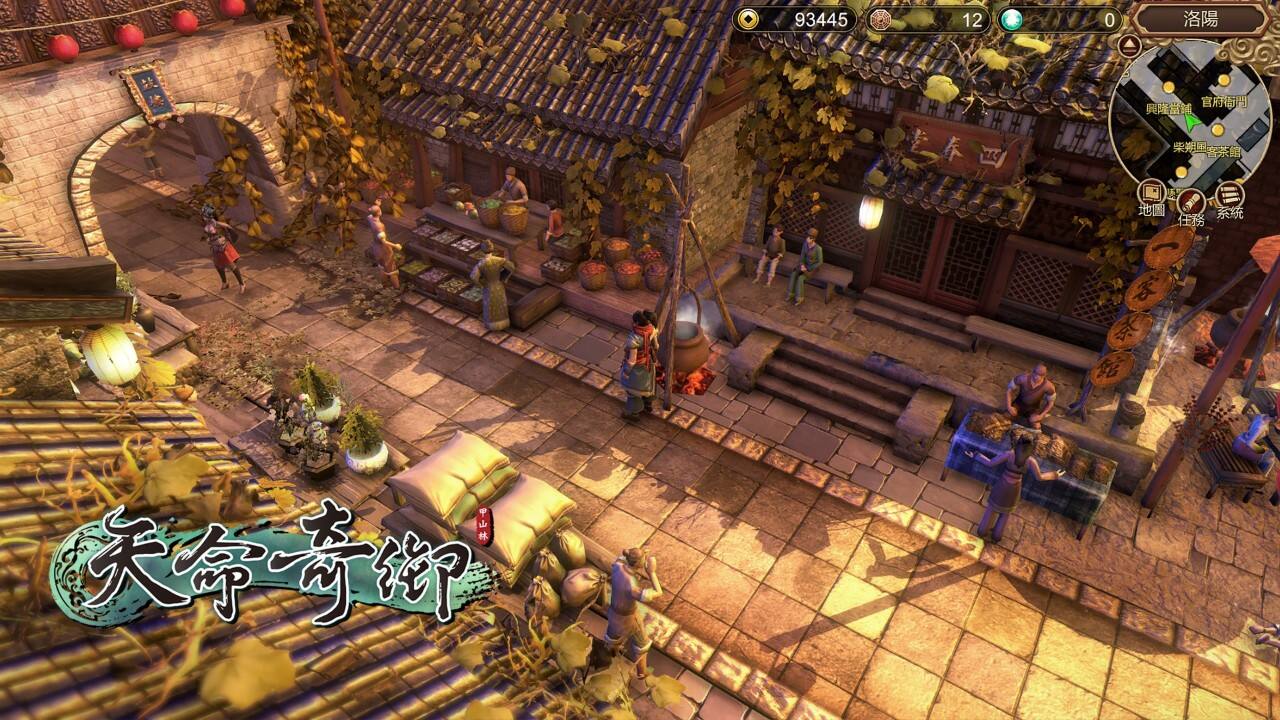Click the yellow marker beside 官府衙門
The width and height of the screenshot is (1280, 720).
(1223, 80)
